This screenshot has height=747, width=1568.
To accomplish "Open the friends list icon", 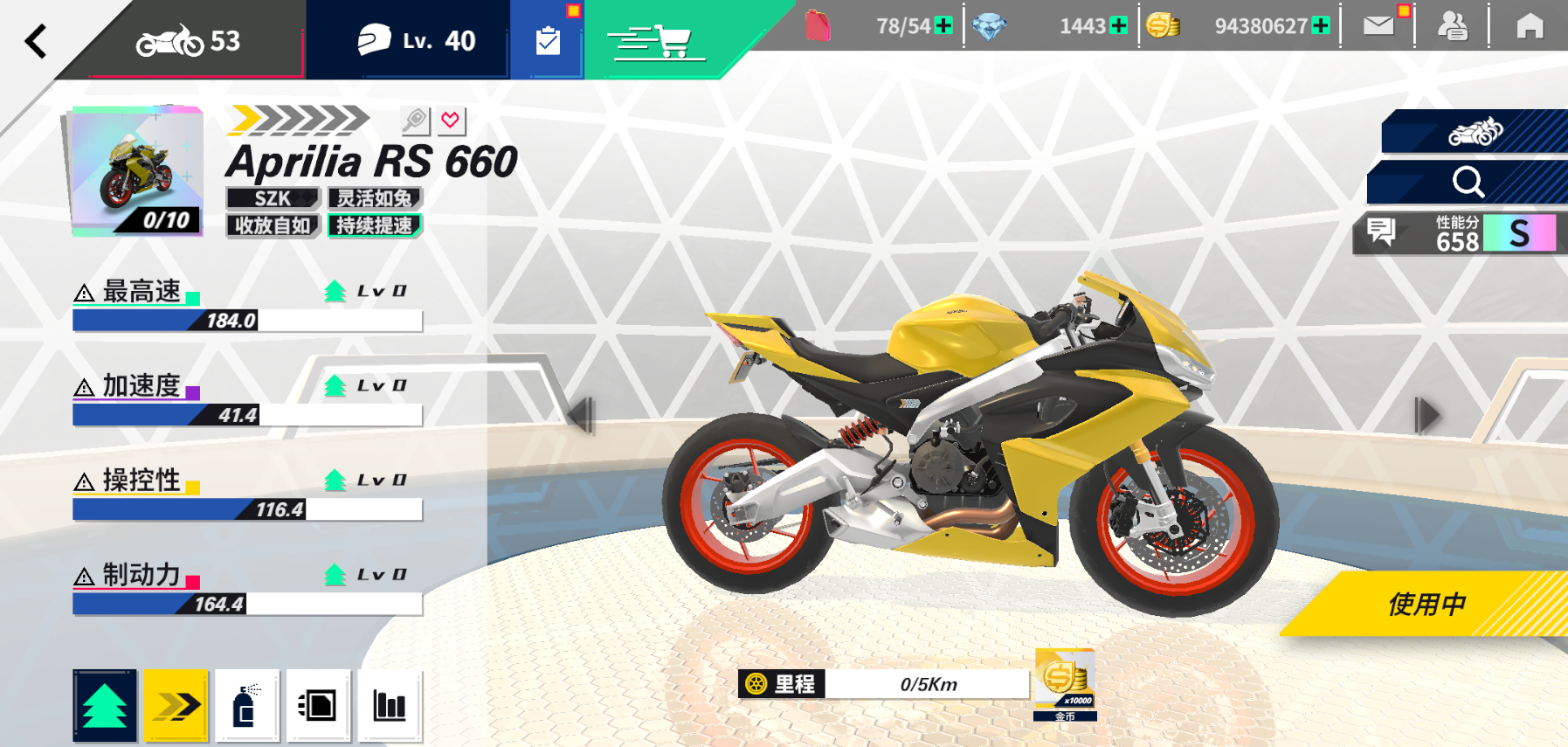I will click(1452, 26).
